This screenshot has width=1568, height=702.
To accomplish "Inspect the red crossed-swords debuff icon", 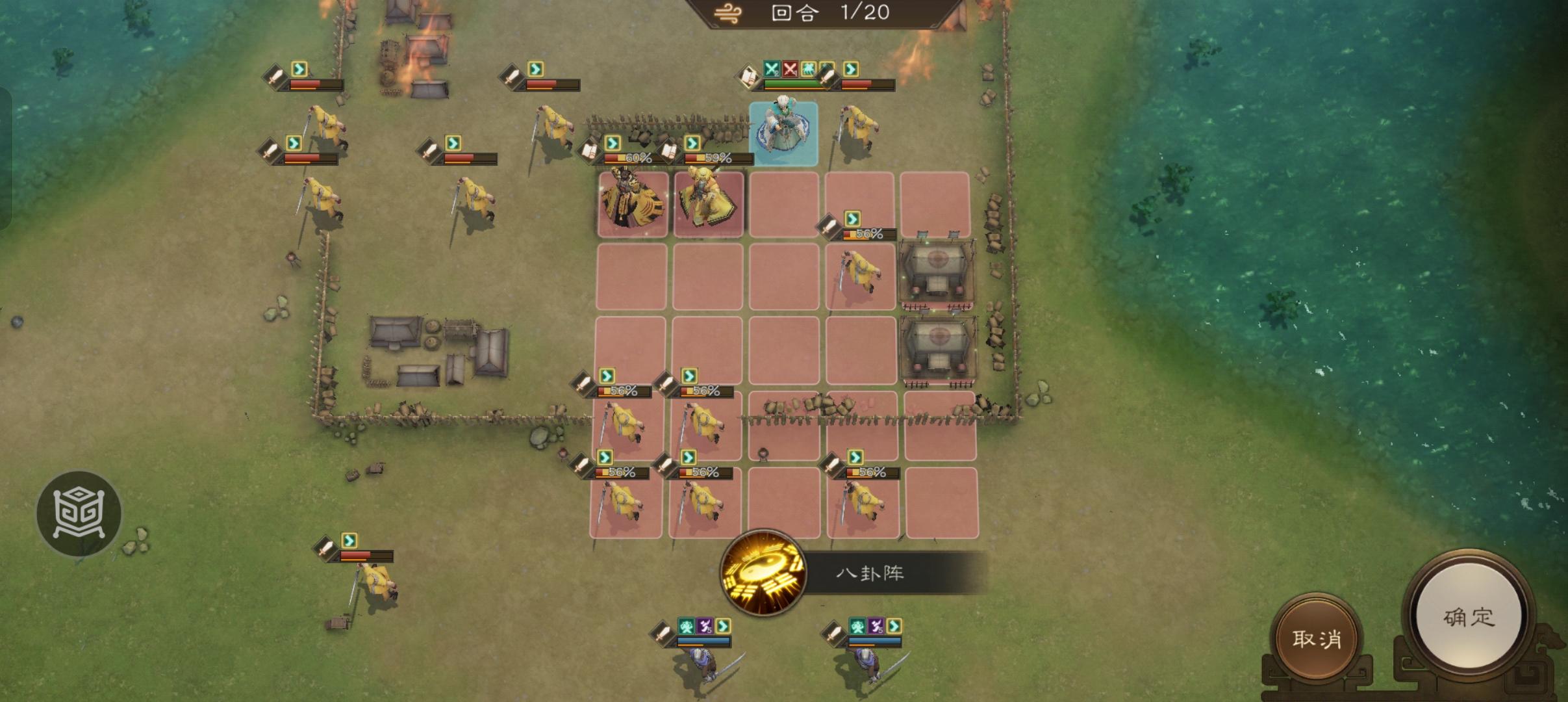I will point(790,68).
